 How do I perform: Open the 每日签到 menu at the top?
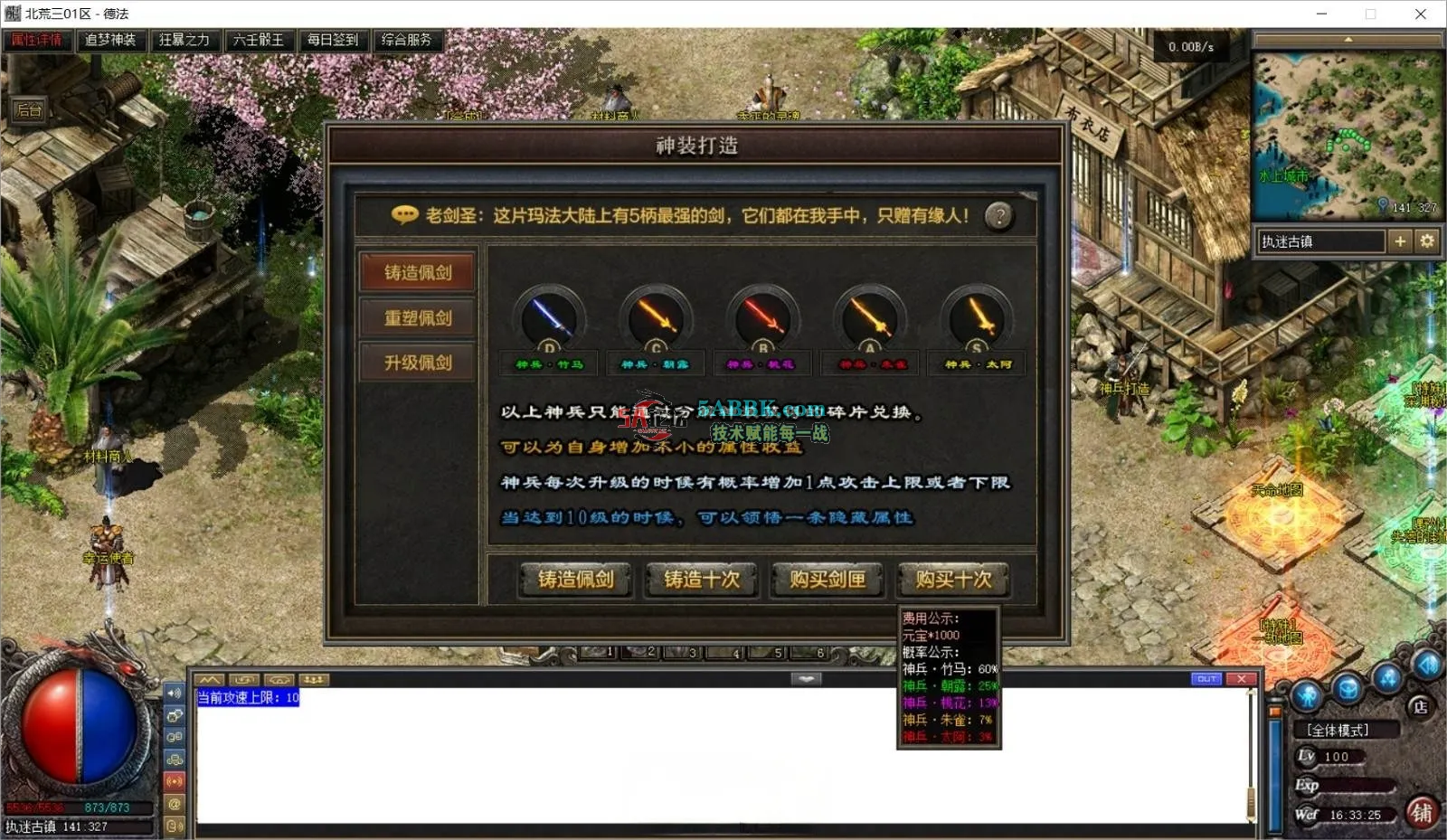pos(334,40)
